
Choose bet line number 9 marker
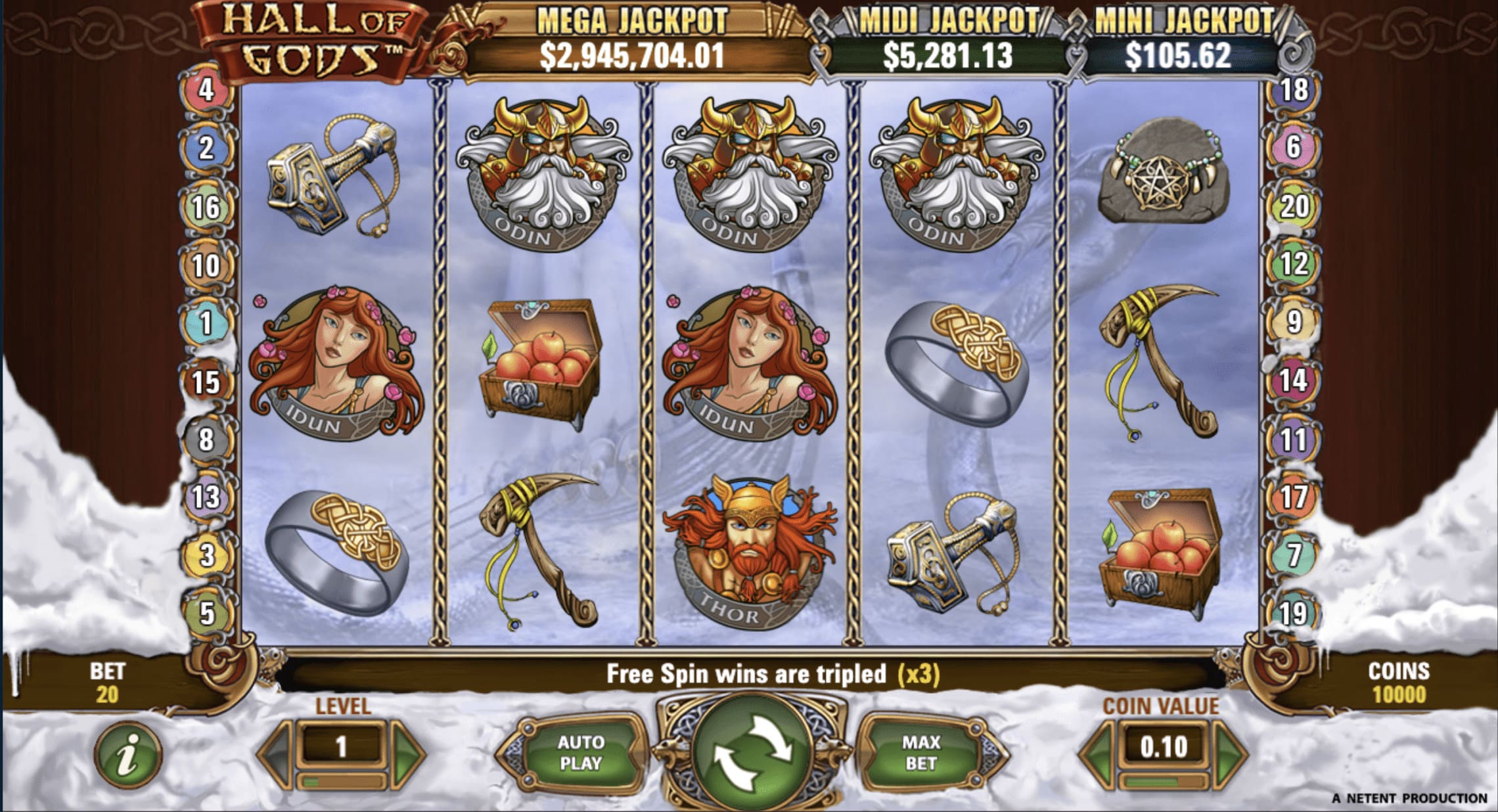(x=1294, y=322)
